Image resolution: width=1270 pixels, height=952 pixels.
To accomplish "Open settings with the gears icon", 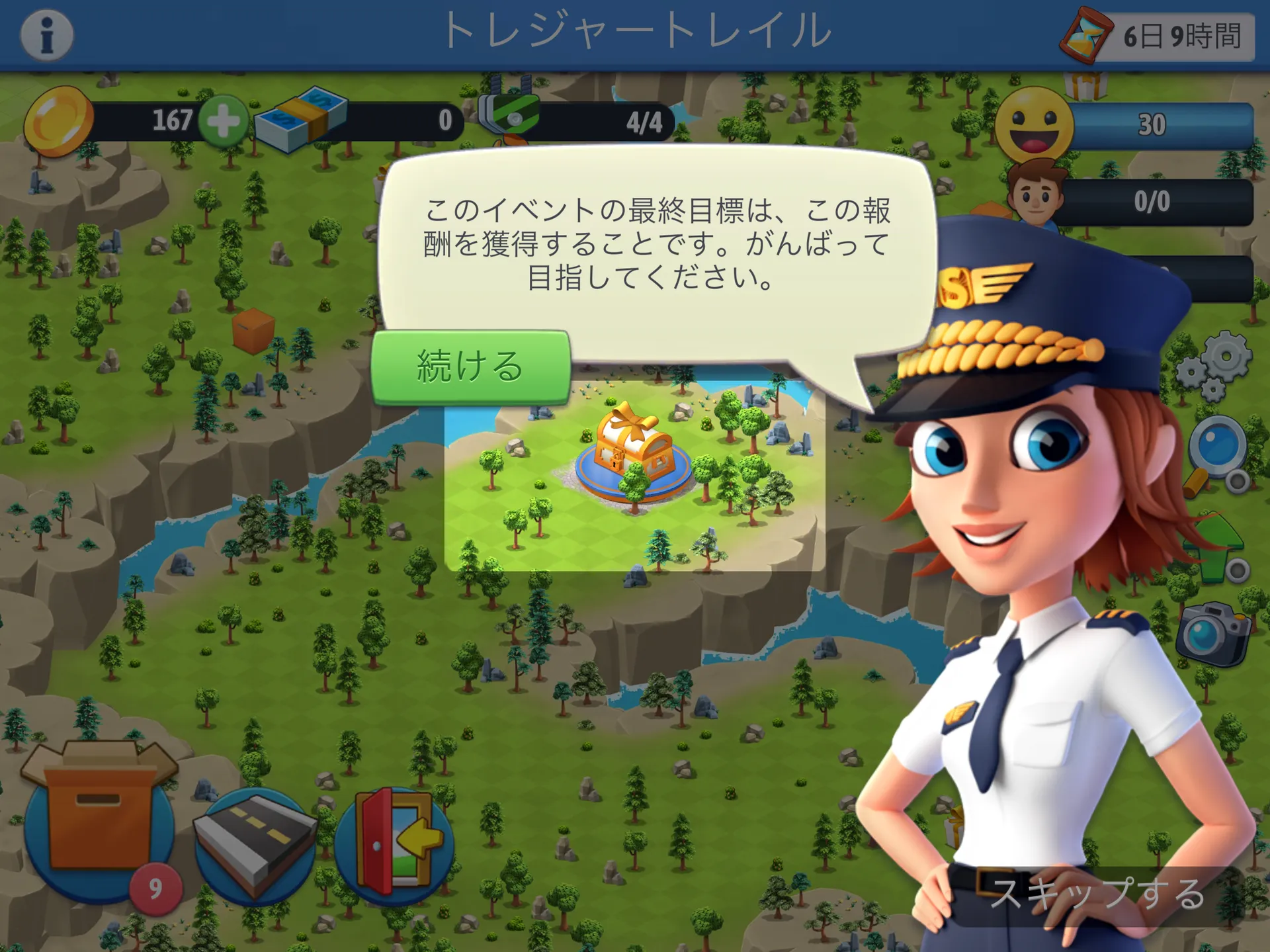I will click(x=1214, y=367).
